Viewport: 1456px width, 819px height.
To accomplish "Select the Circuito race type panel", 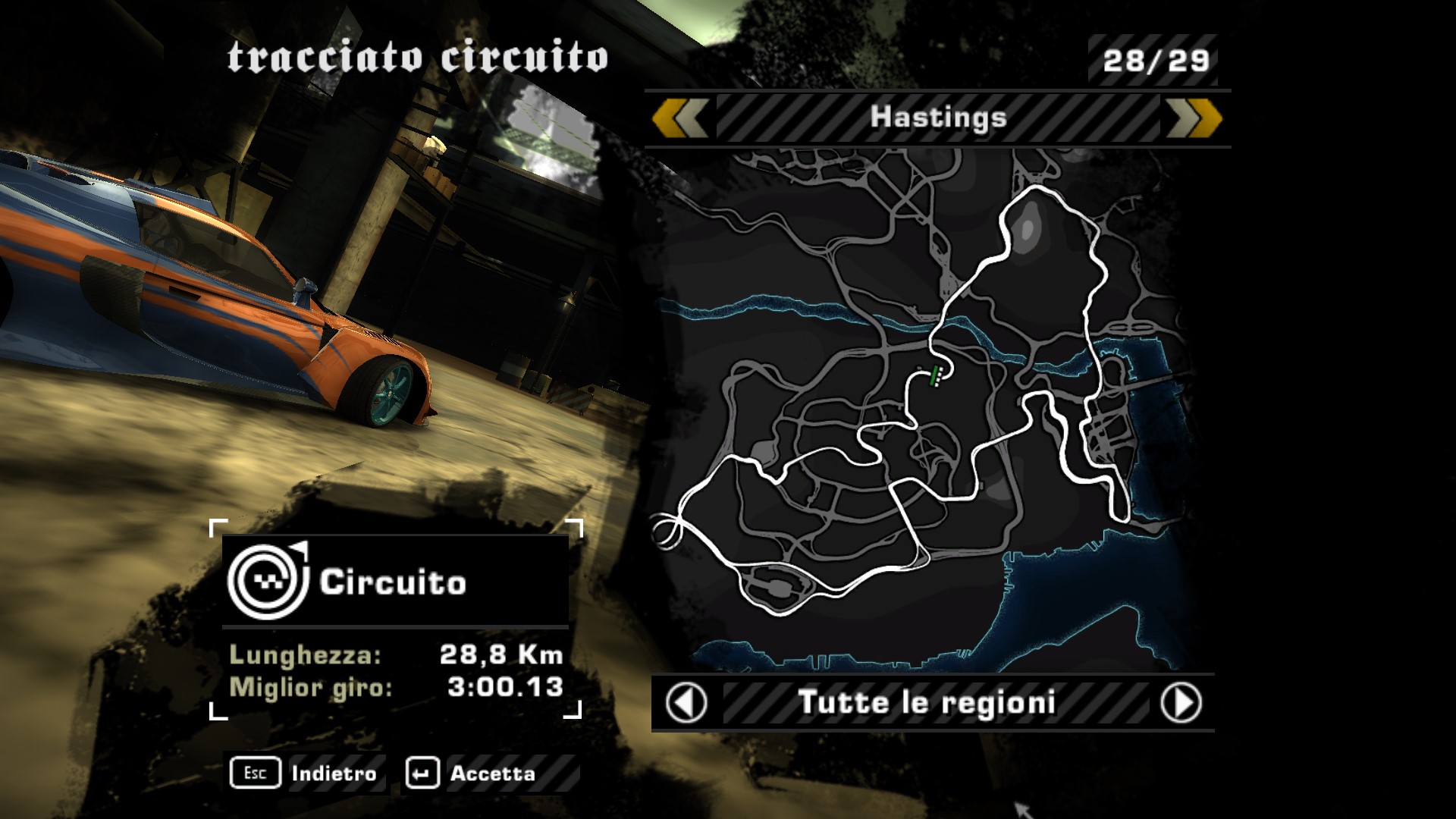I will [395, 582].
